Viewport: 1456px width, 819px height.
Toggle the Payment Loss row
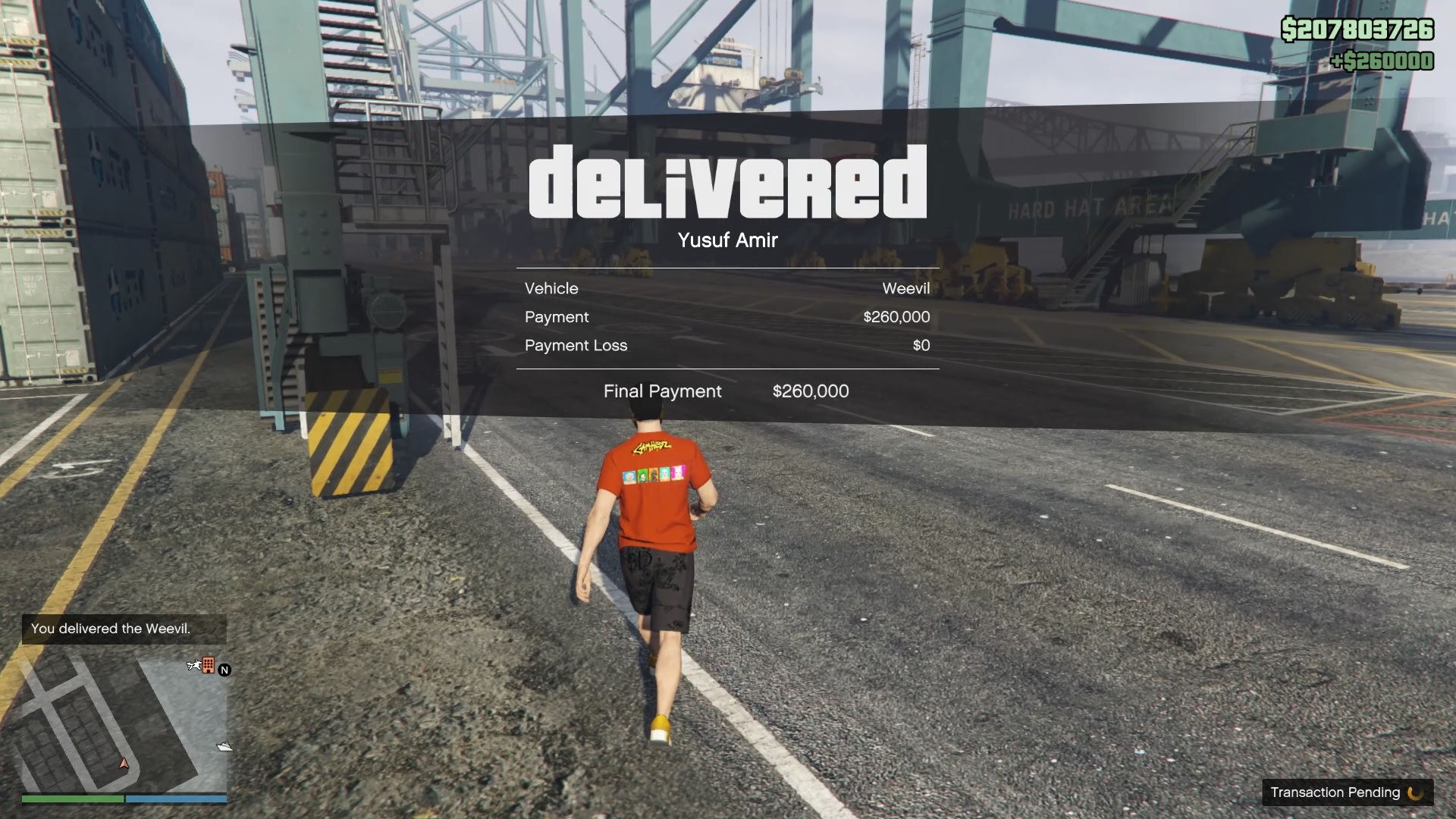pyautogui.click(x=576, y=346)
